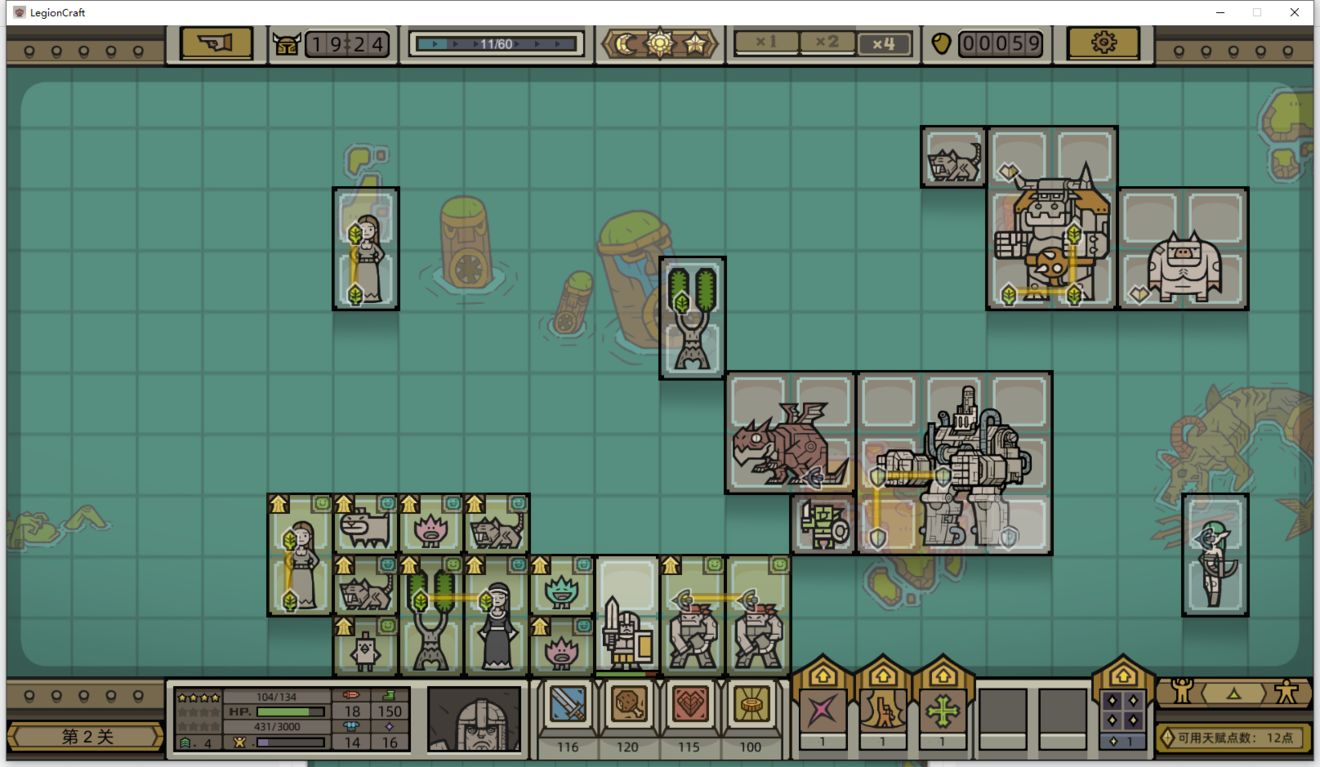1320x767 pixels.
Task: Click the helmeted commander portrait
Action: (474, 718)
